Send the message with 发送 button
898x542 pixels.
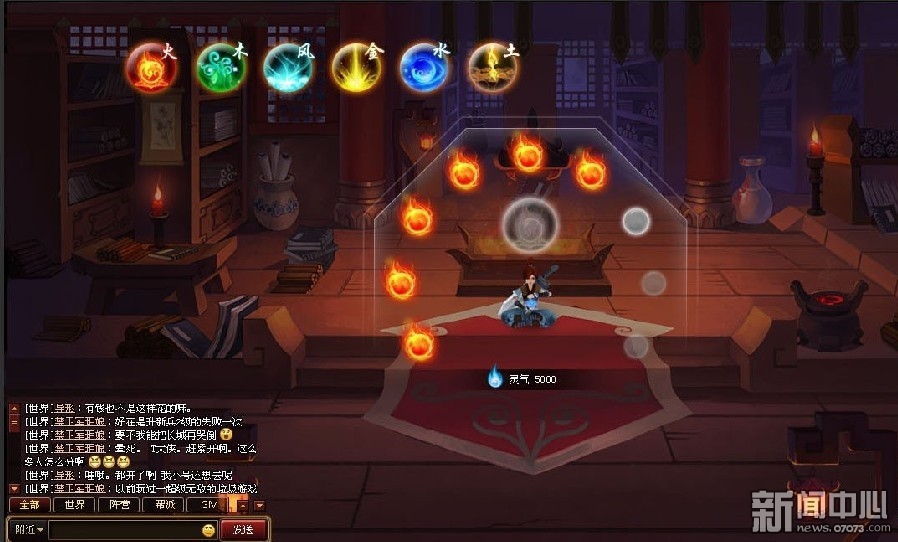[243, 529]
